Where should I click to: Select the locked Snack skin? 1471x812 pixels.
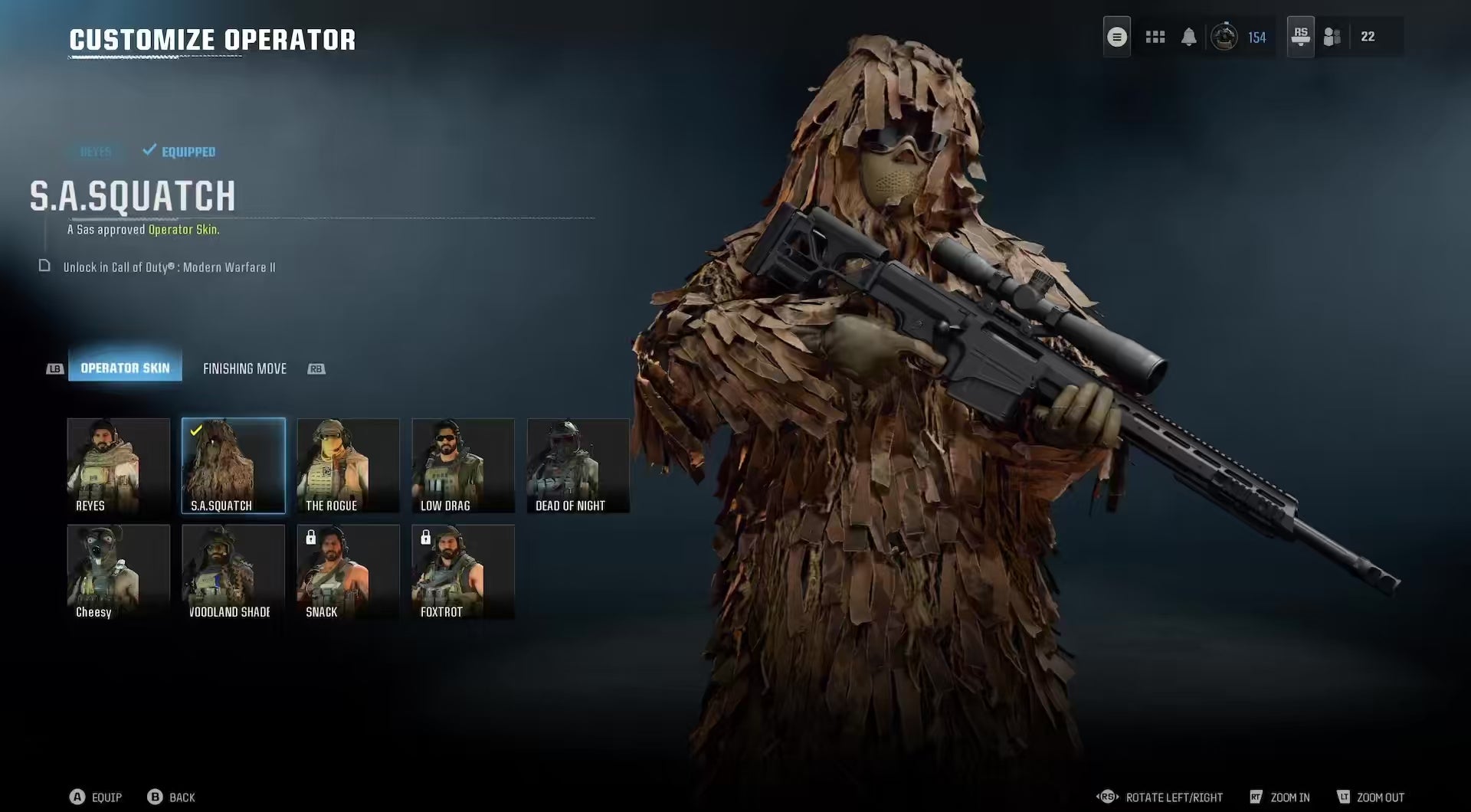348,571
